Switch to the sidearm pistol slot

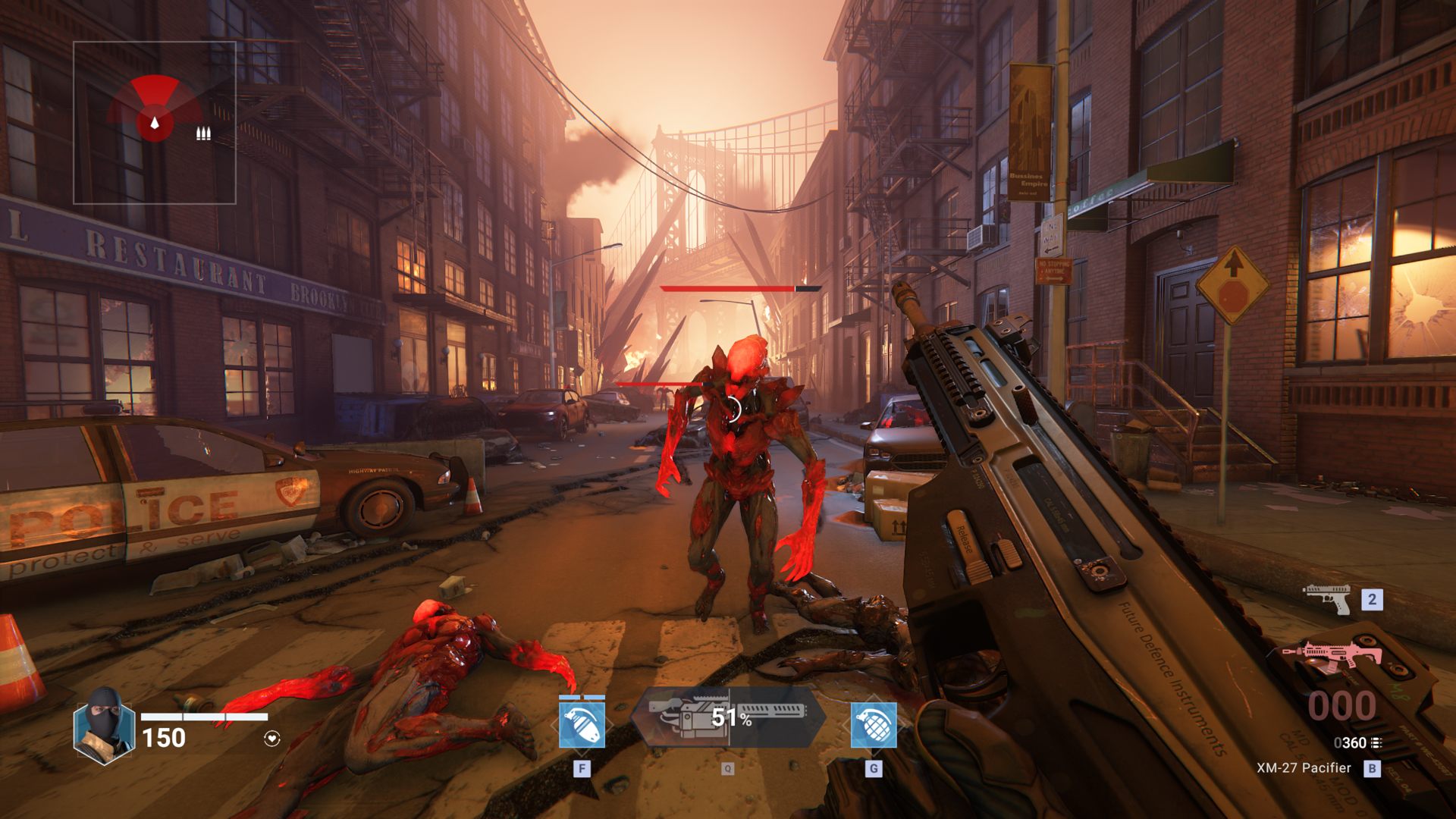[1328, 599]
